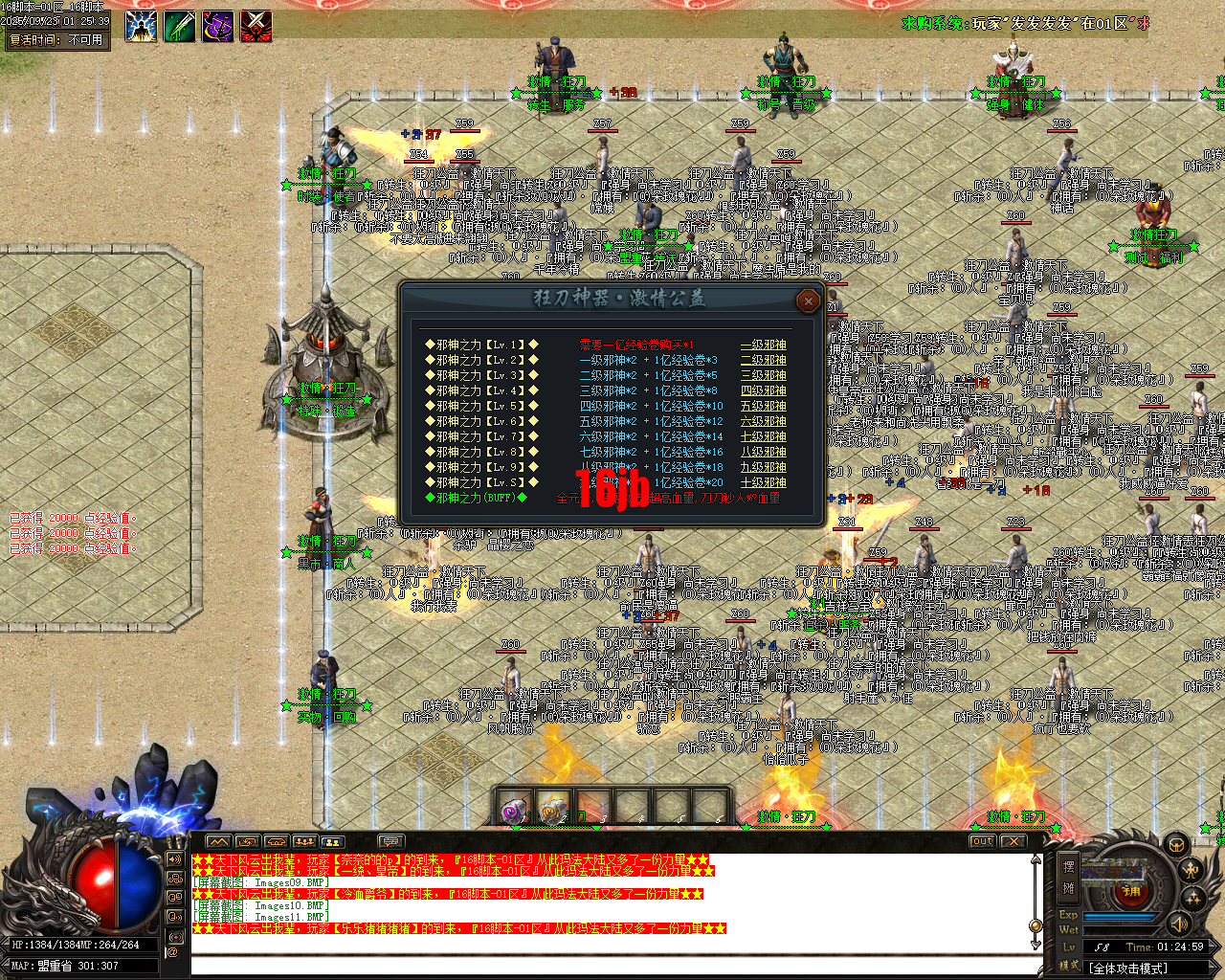This screenshot has height=980, width=1225.
Task: Click the @ chat channel icon beside the chat box
Action: point(173,953)
